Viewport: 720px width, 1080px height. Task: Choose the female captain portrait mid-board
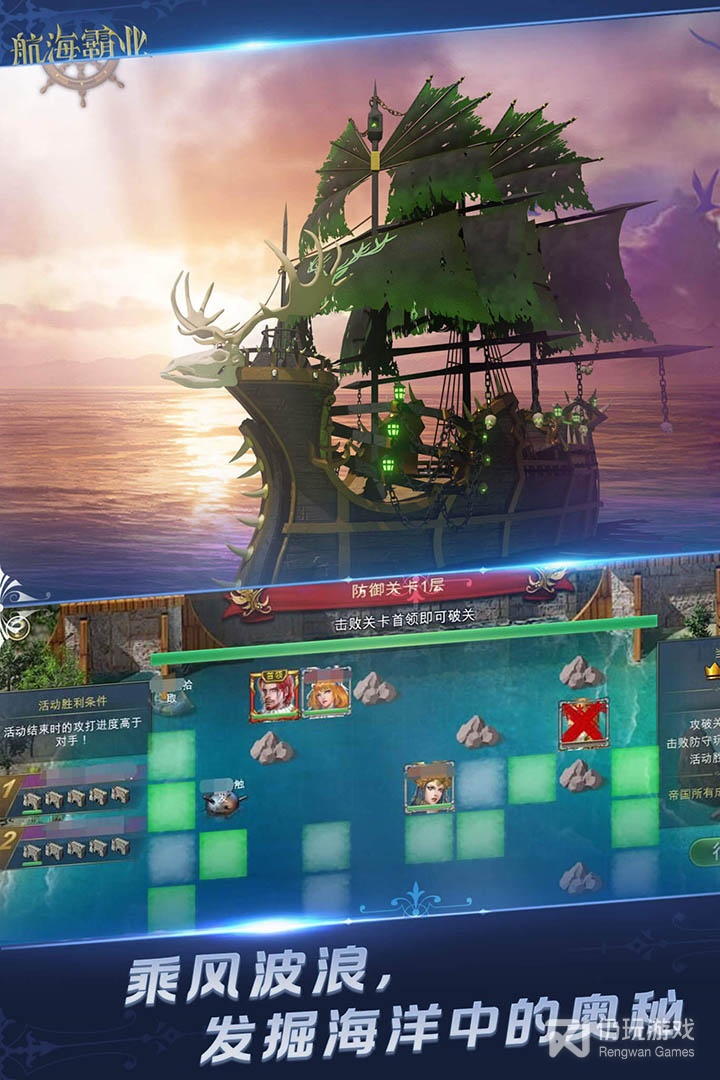429,787
